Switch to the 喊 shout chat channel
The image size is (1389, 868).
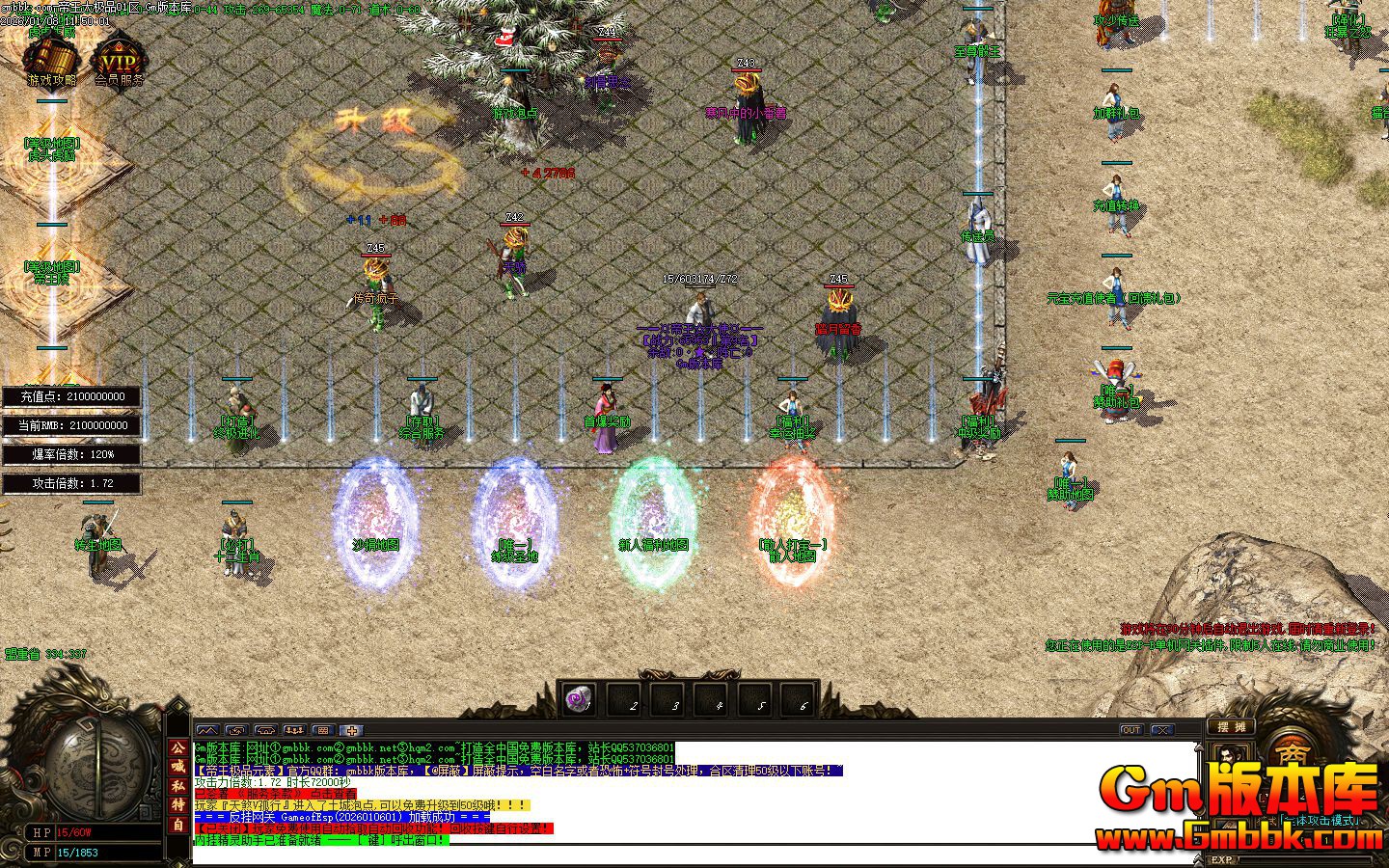[178, 767]
